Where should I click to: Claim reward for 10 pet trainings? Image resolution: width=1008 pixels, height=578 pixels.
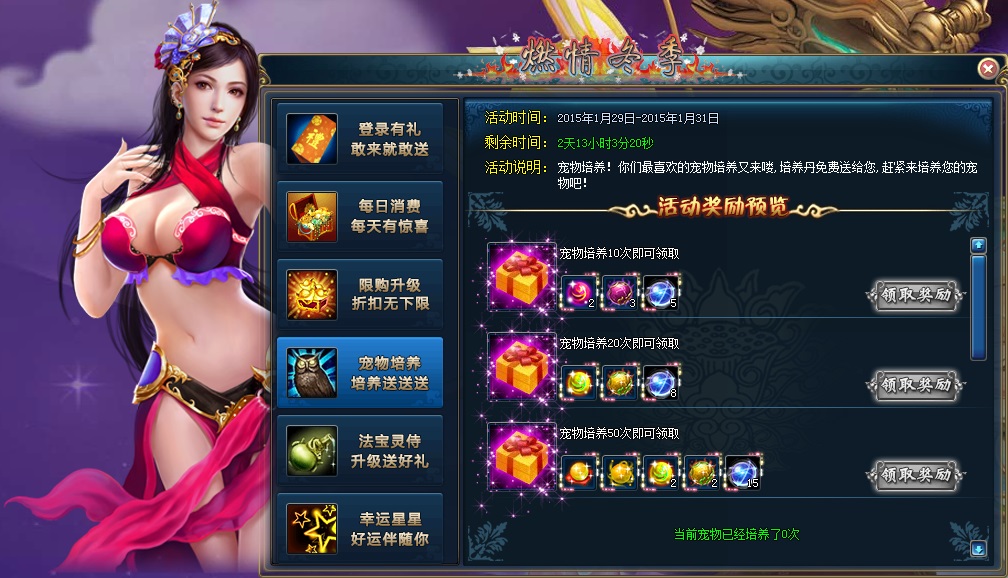tap(916, 295)
